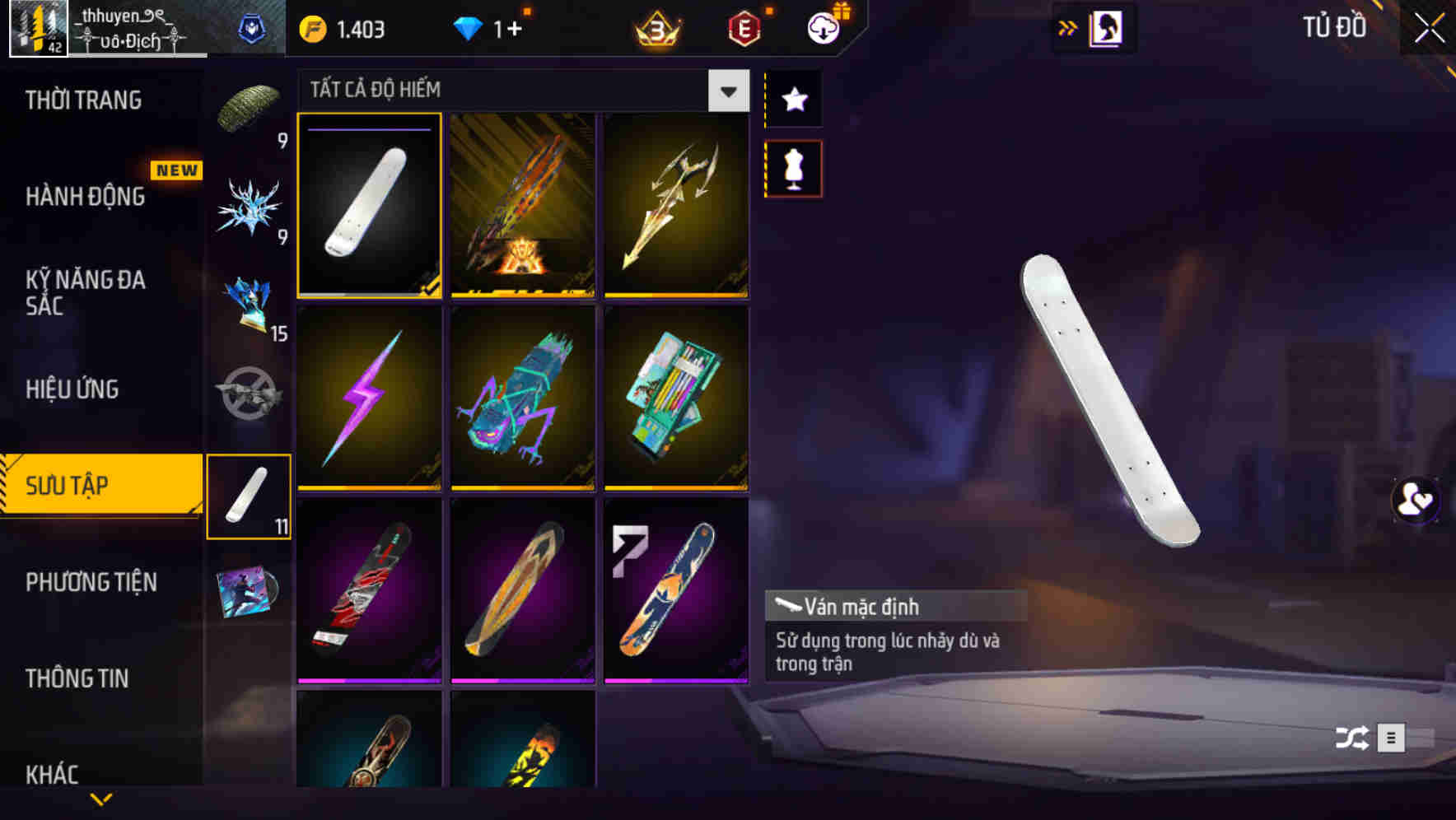Click the heart friend icon on right edge
The width and height of the screenshot is (1456, 820).
pyautogui.click(x=1414, y=501)
